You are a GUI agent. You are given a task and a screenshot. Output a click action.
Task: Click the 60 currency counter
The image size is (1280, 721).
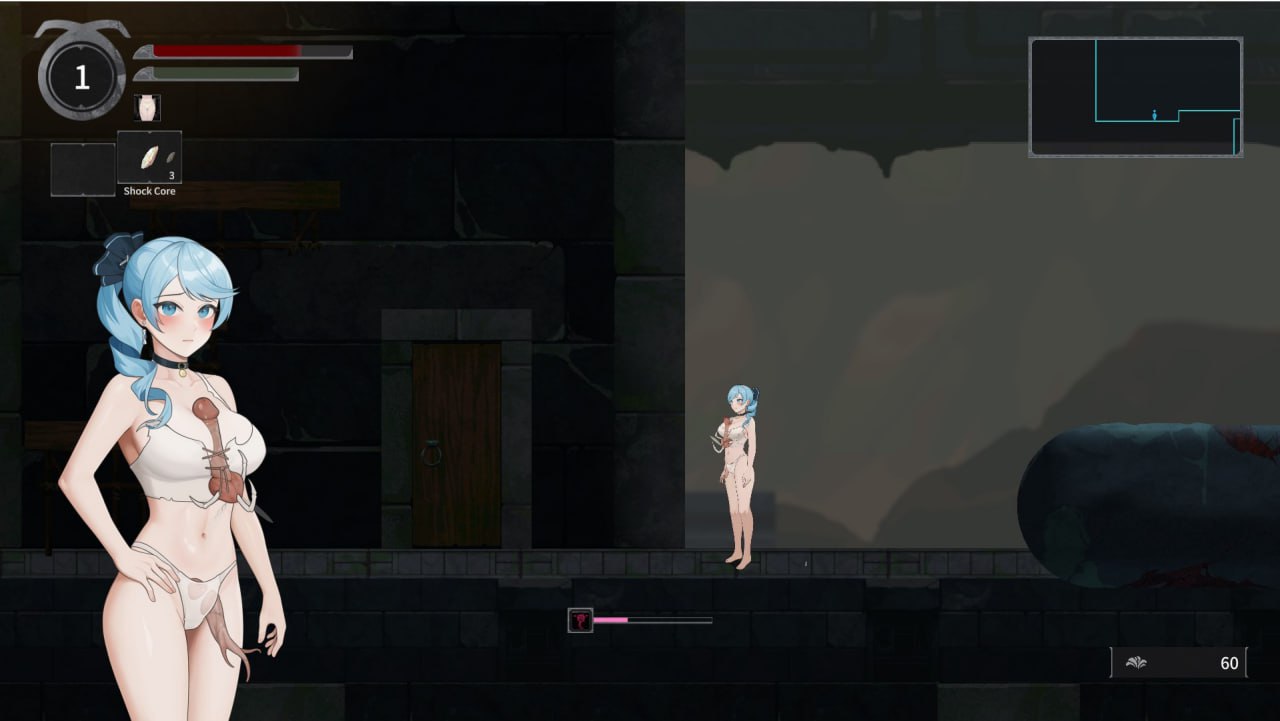click(1229, 662)
